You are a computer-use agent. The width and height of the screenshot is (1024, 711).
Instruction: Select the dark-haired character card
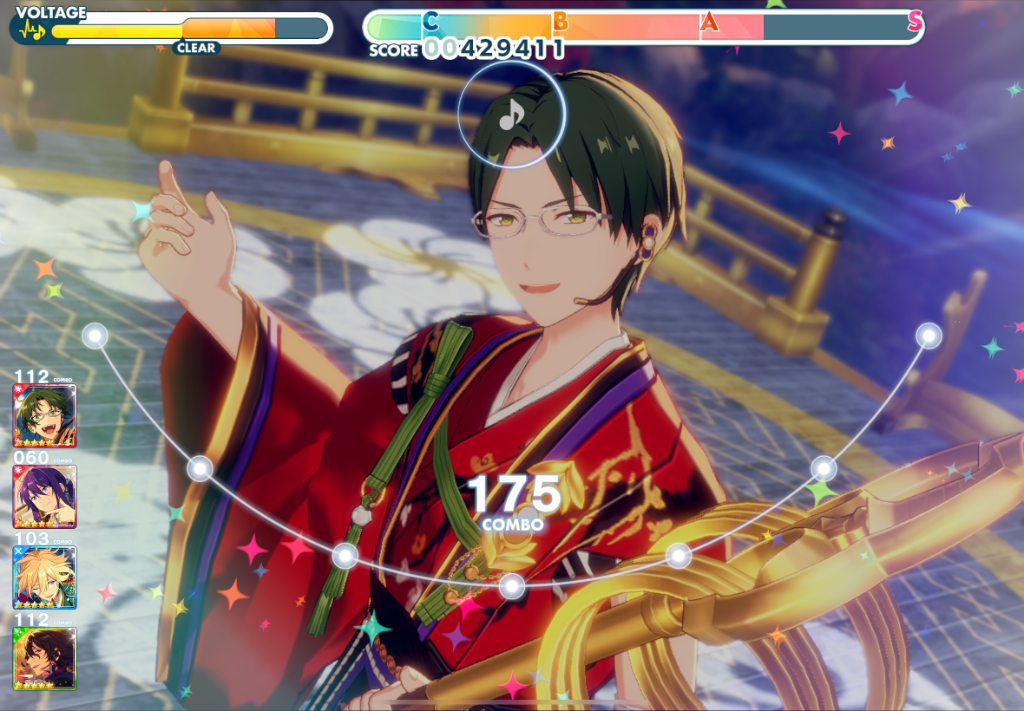click(x=45, y=657)
